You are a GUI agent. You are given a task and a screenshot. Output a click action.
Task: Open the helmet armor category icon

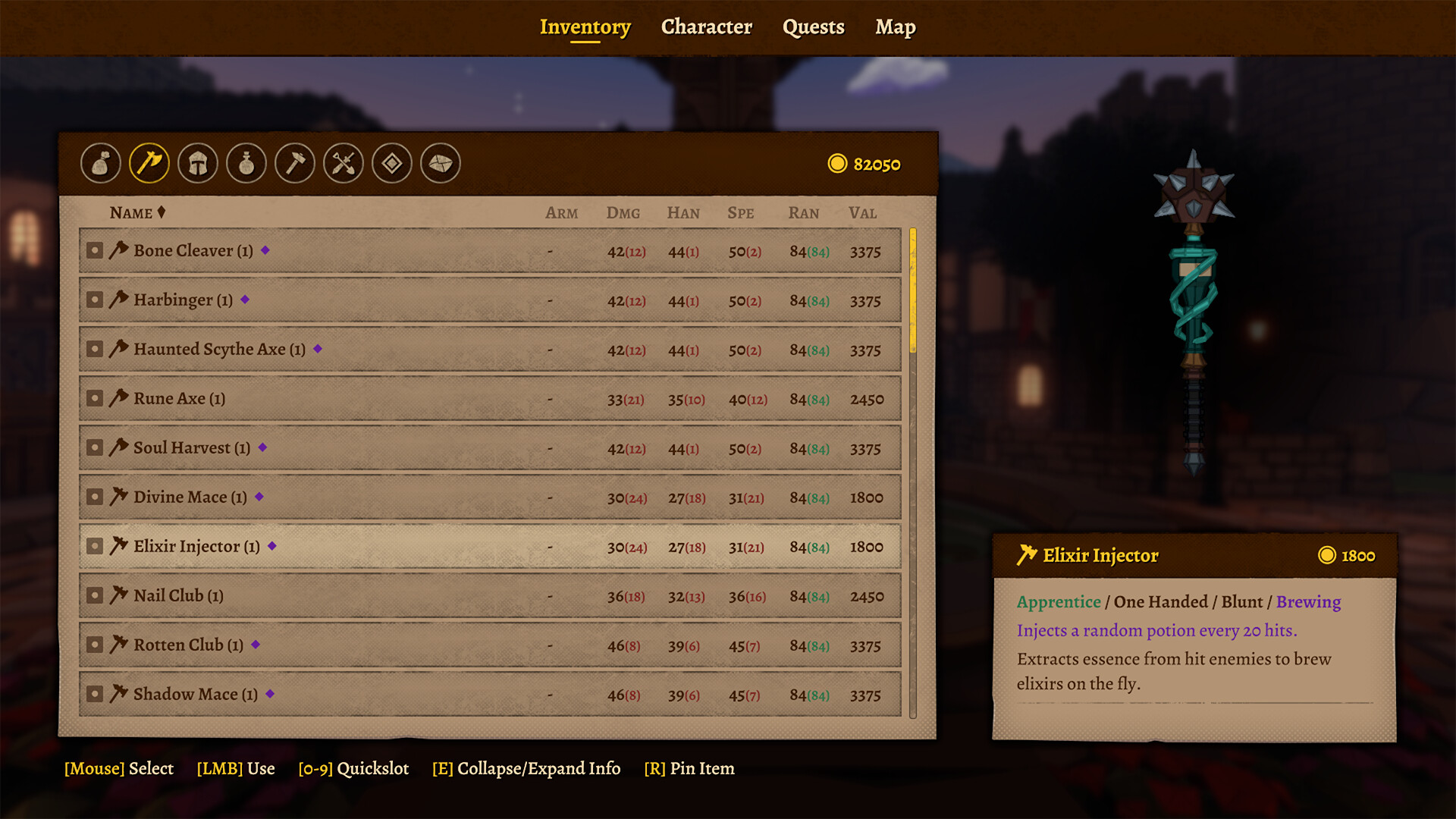197,163
